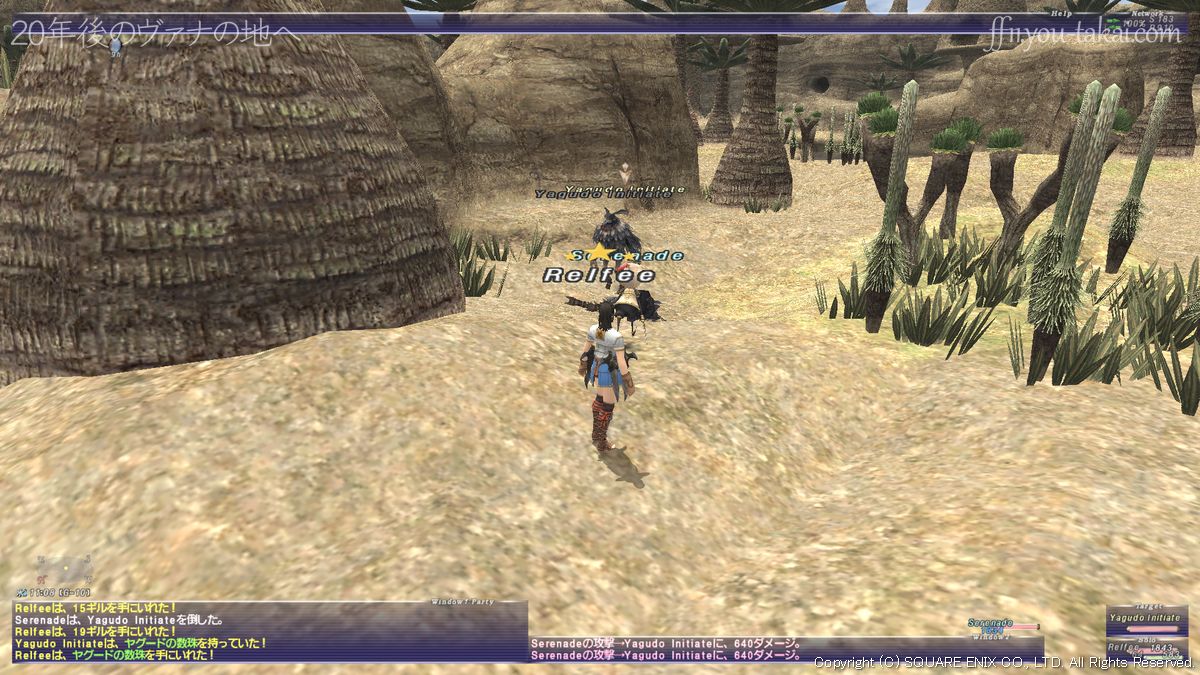
Task: Select the Yagudo Initiate target window
Action: coord(1146,620)
